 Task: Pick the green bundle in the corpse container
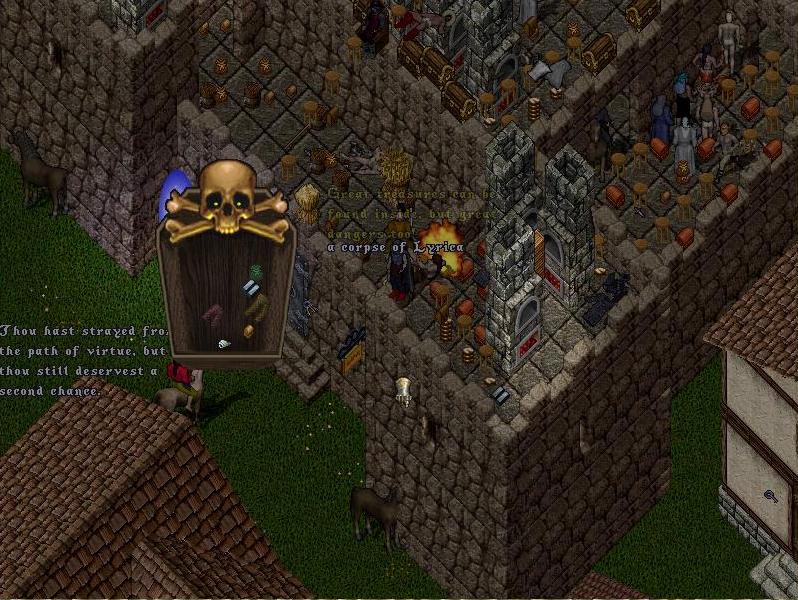pos(255,271)
